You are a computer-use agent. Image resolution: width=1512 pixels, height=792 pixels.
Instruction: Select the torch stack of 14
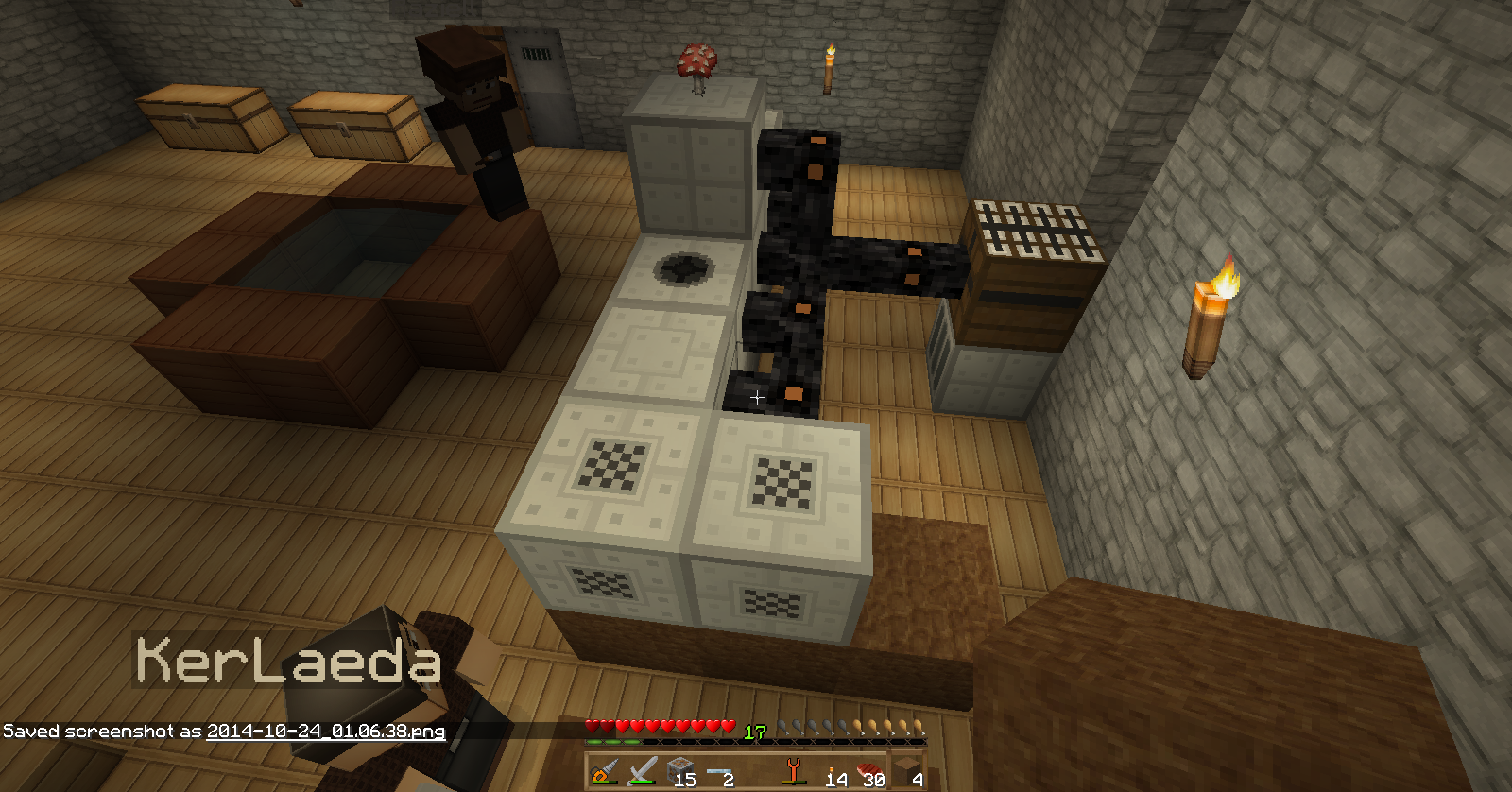pyautogui.click(x=833, y=772)
